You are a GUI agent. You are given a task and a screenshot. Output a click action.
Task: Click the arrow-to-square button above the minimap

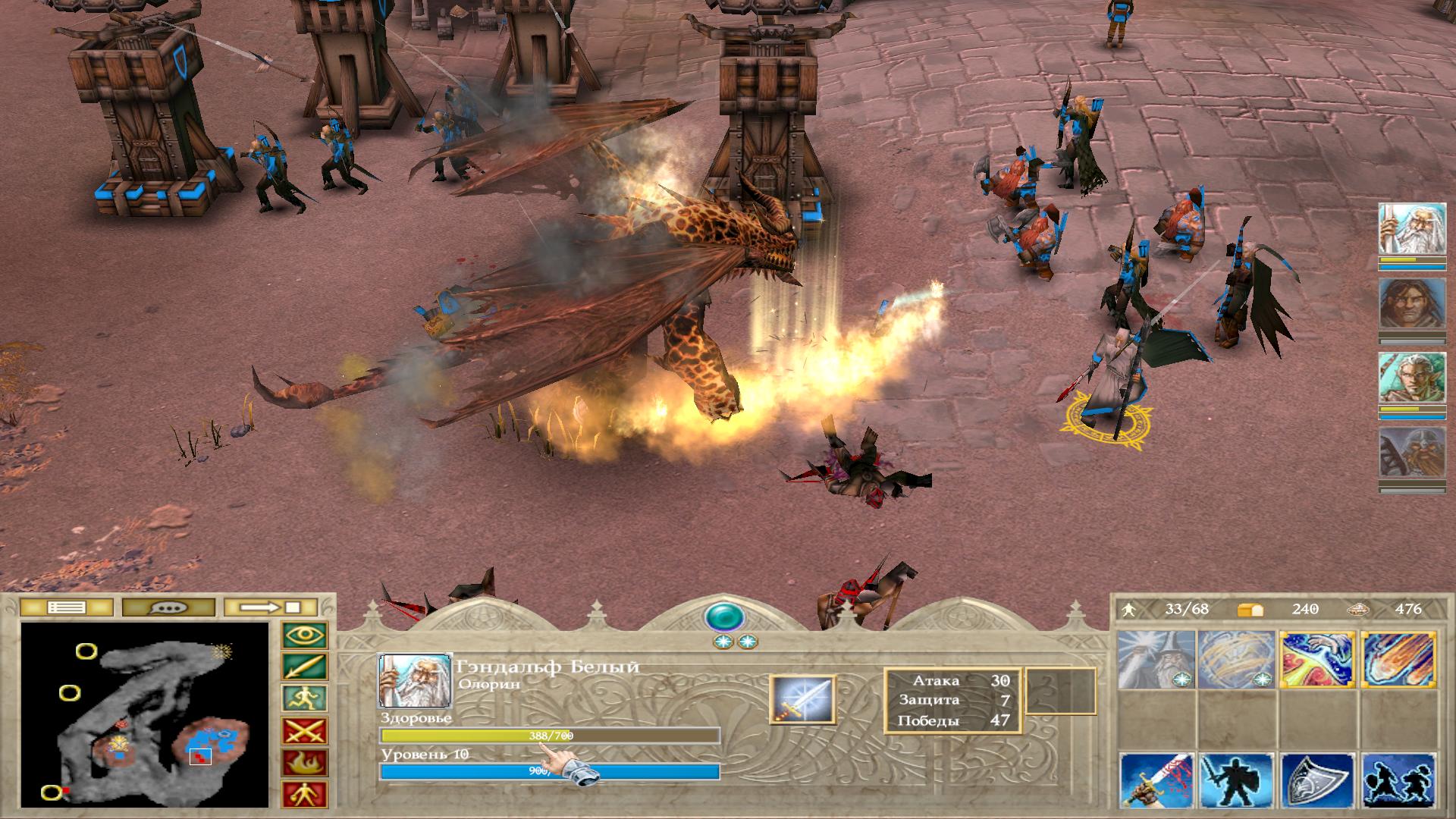[x=271, y=607]
